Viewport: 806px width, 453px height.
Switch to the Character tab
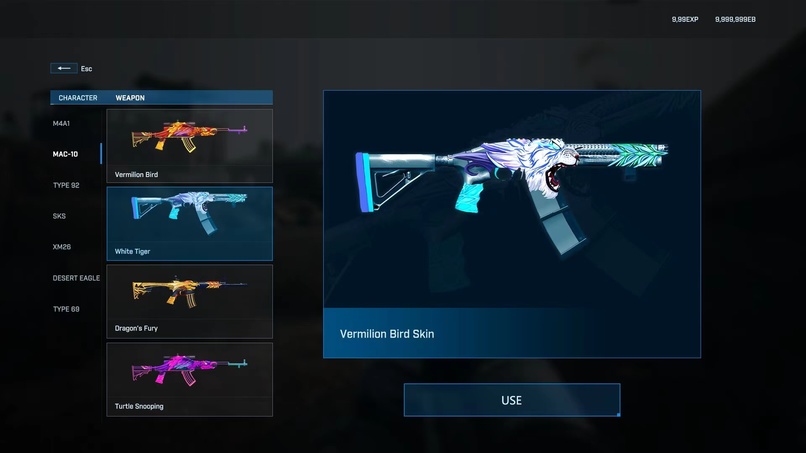pos(78,98)
